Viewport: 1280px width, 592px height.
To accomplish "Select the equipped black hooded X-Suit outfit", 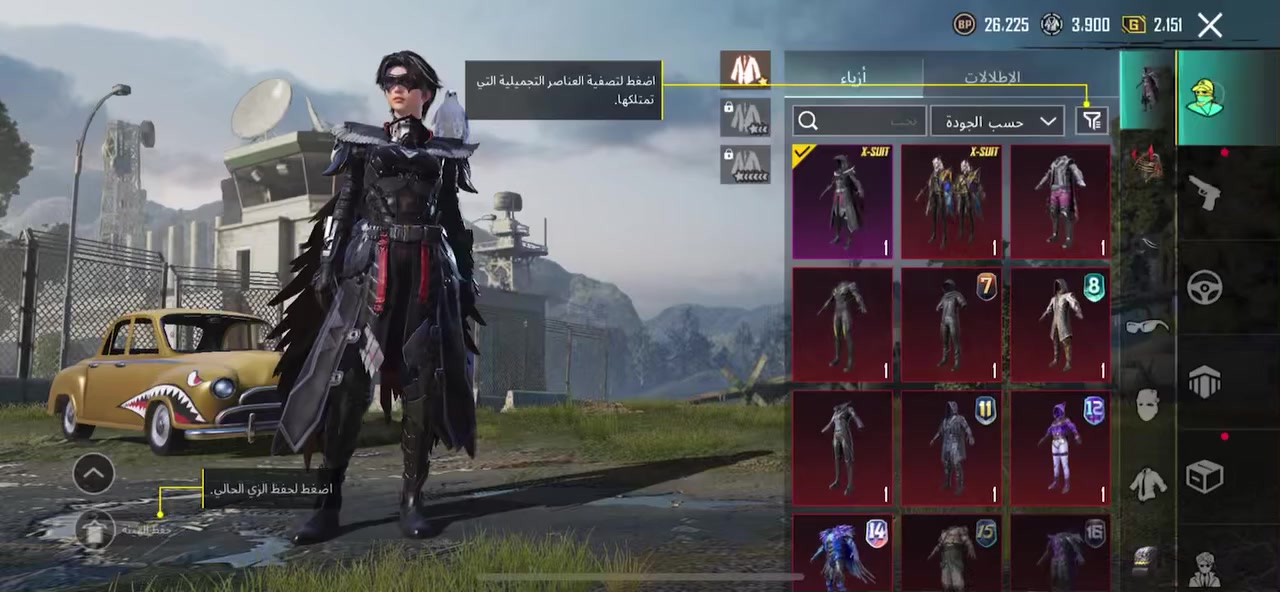I will (x=842, y=202).
